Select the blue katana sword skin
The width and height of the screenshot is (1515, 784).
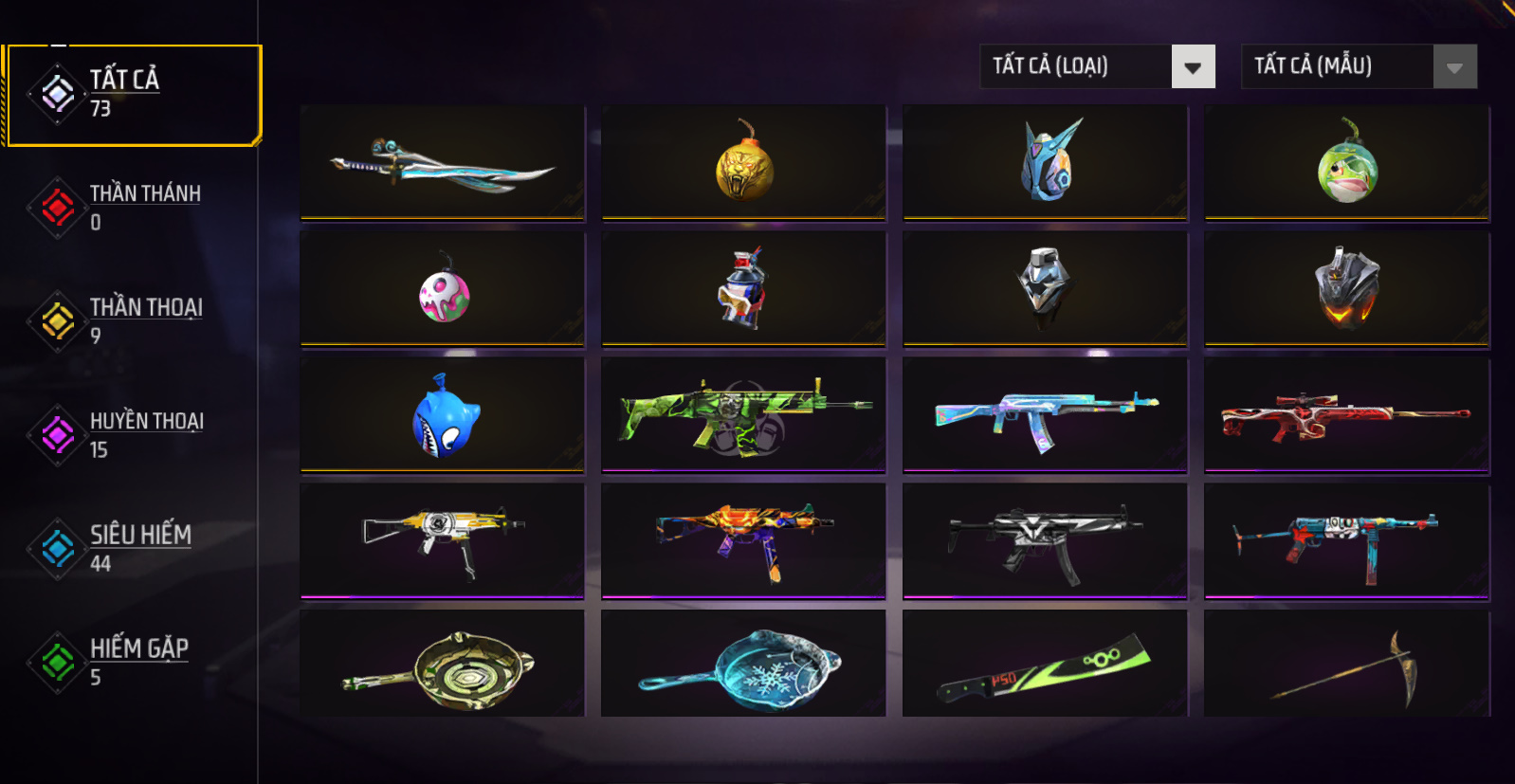(x=442, y=163)
